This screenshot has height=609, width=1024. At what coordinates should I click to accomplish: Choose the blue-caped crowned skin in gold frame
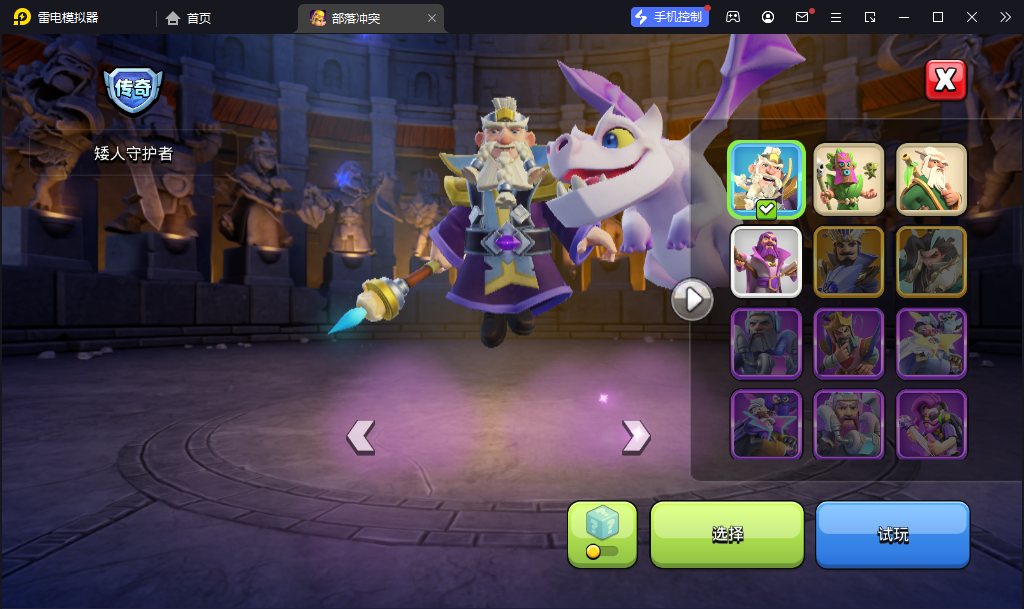pos(849,261)
